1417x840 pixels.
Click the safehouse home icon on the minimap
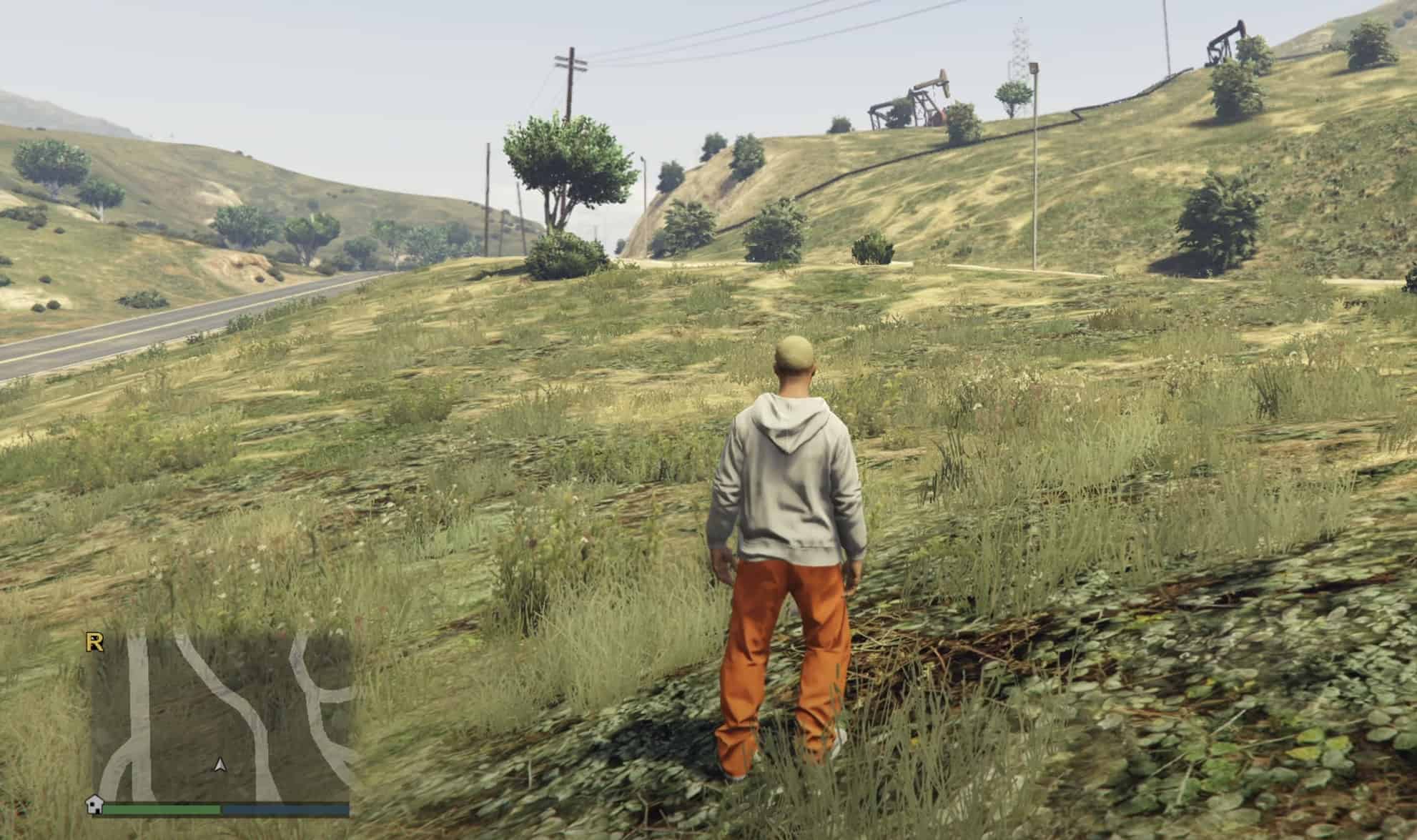click(x=95, y=806)
